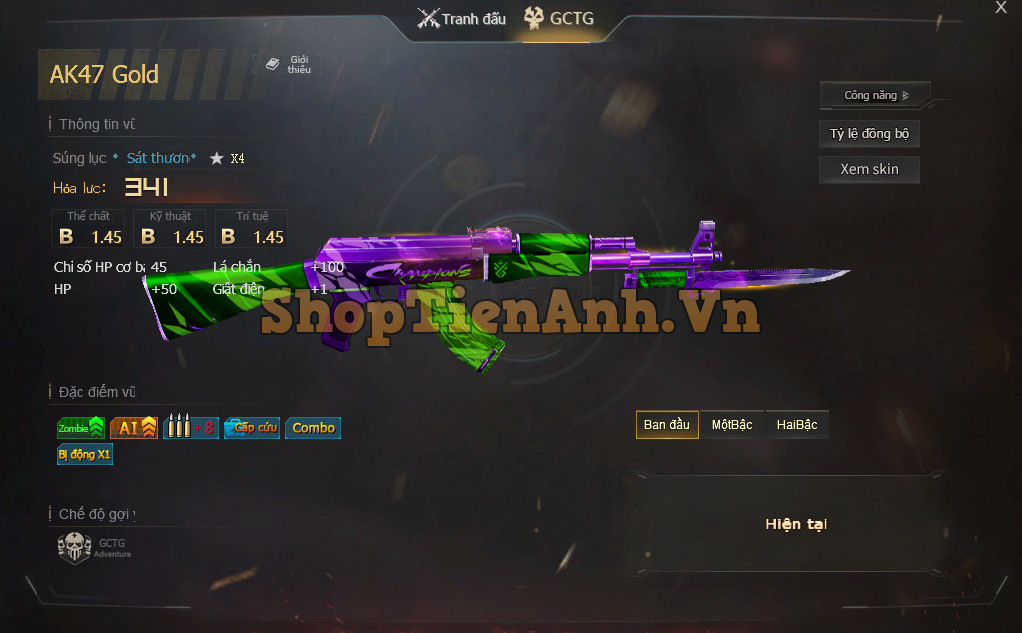Screen dimensions: 1022x633
Task: Select the HaiBậc tier
Action: coord(797,425)
